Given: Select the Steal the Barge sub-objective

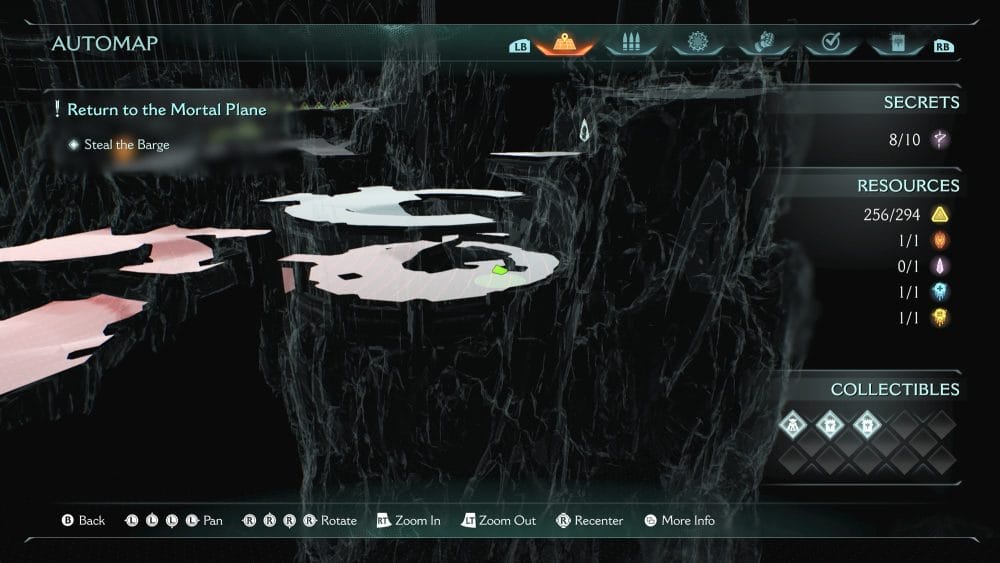Looking at the screenshot, I should coord(126,145).
